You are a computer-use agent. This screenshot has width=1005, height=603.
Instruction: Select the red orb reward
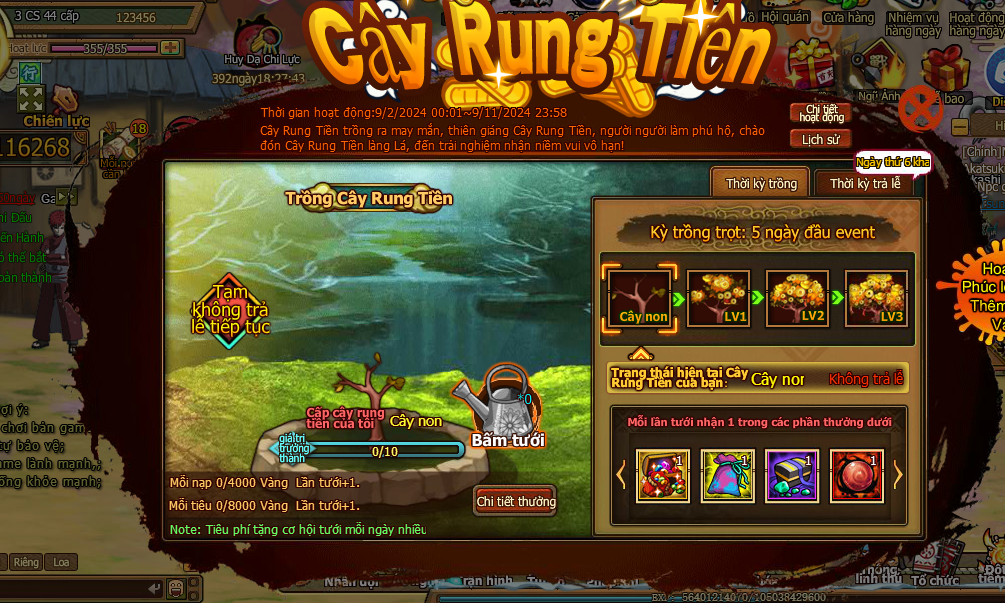(856, 476)
